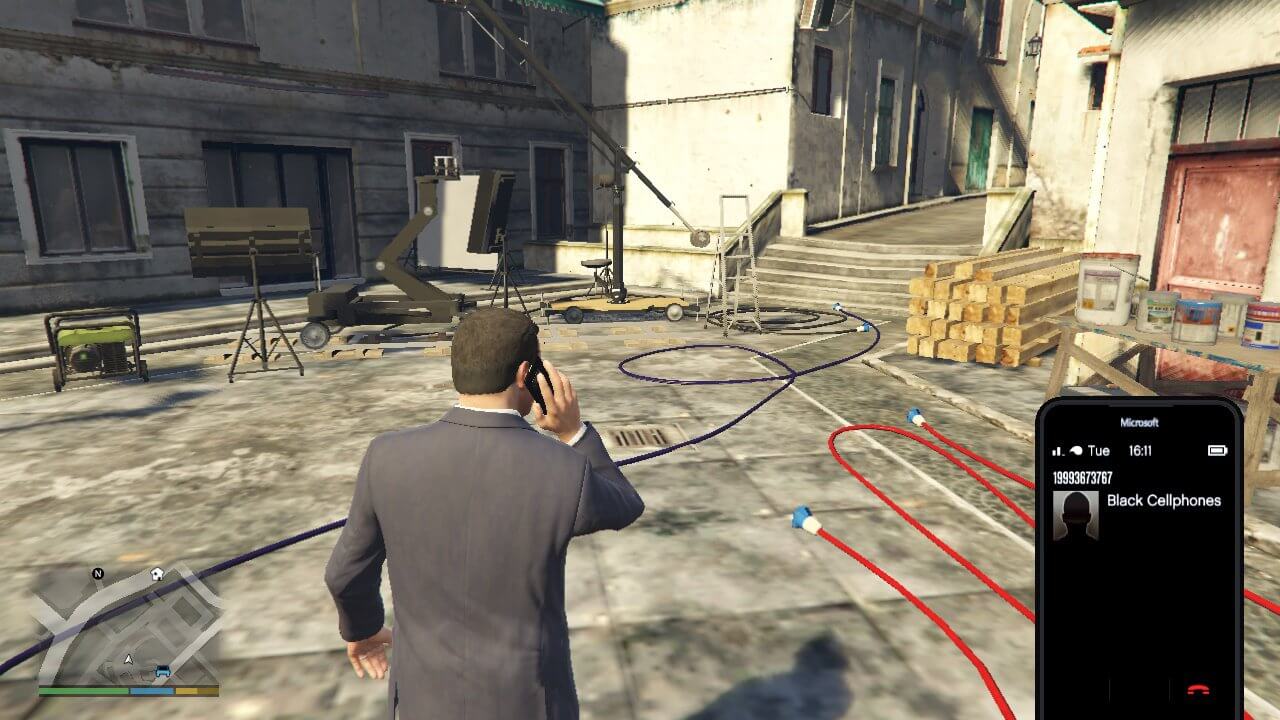Tap the red hang-up icon on the phone
This screenshot has width=1280, height=720.
tap(1199, 688)
